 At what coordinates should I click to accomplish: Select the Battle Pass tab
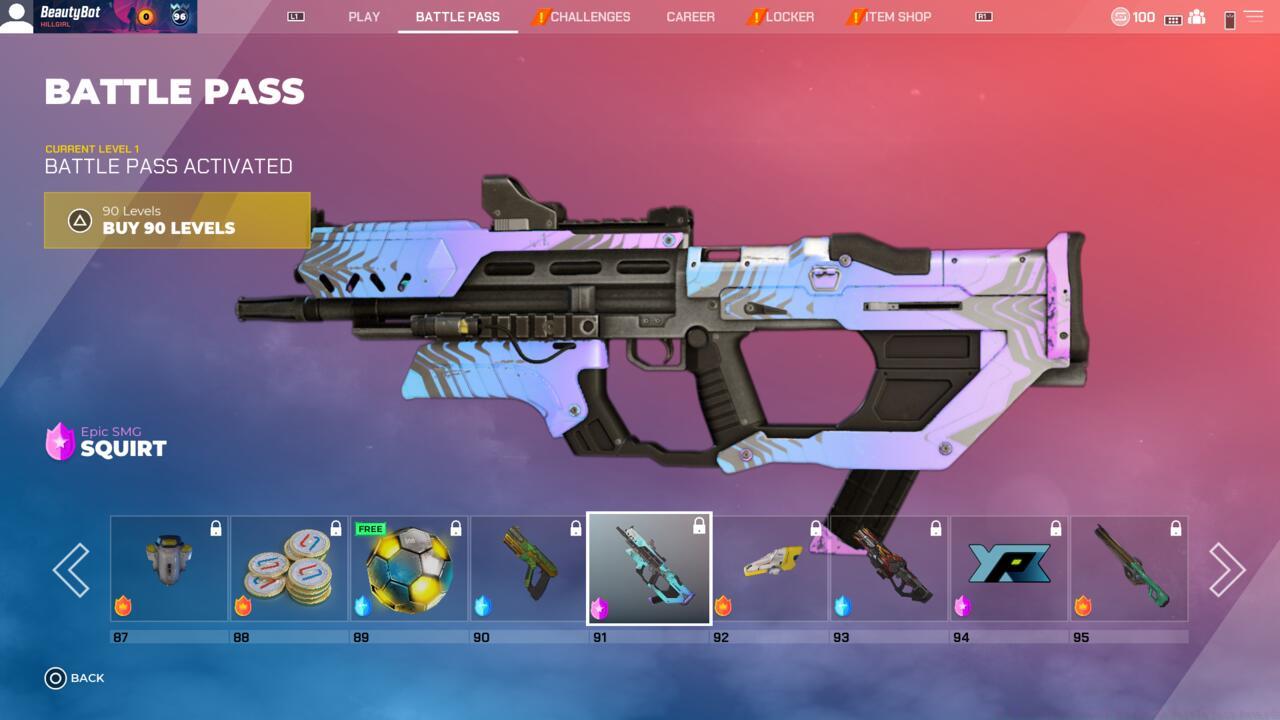tap(457, 17)
